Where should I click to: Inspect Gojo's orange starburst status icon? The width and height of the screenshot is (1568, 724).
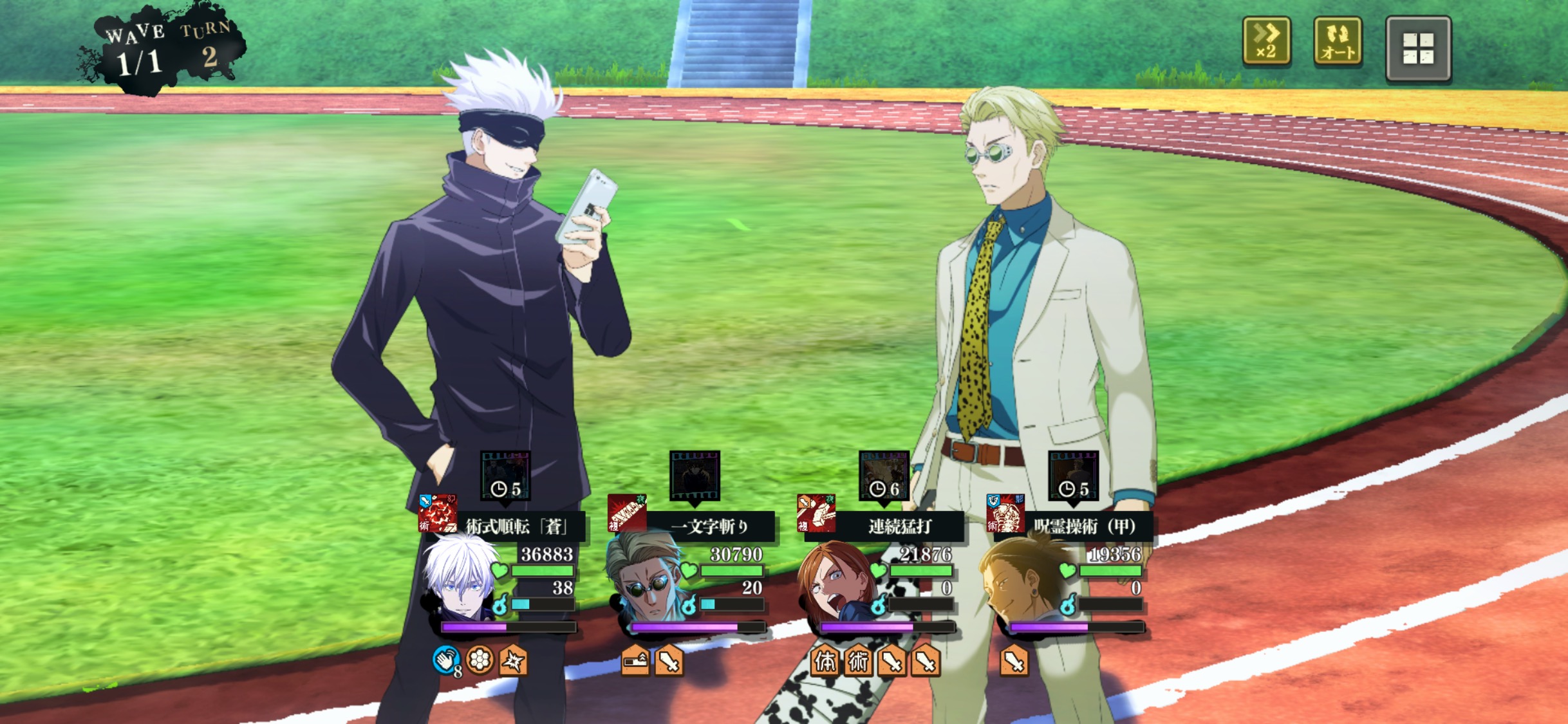coord(513,660)
